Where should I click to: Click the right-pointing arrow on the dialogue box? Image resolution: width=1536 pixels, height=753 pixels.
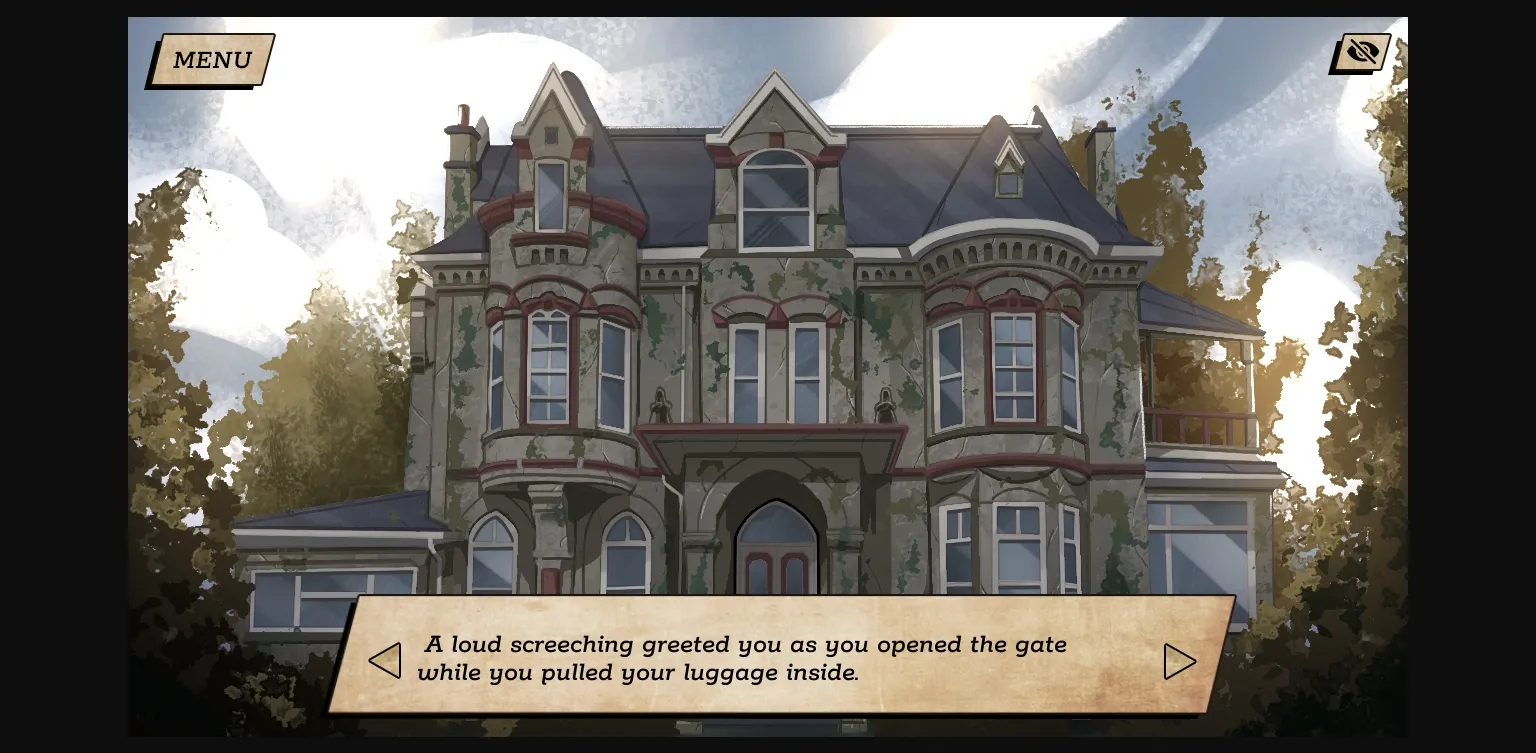pyautogui.click(x=1180, y=661)
